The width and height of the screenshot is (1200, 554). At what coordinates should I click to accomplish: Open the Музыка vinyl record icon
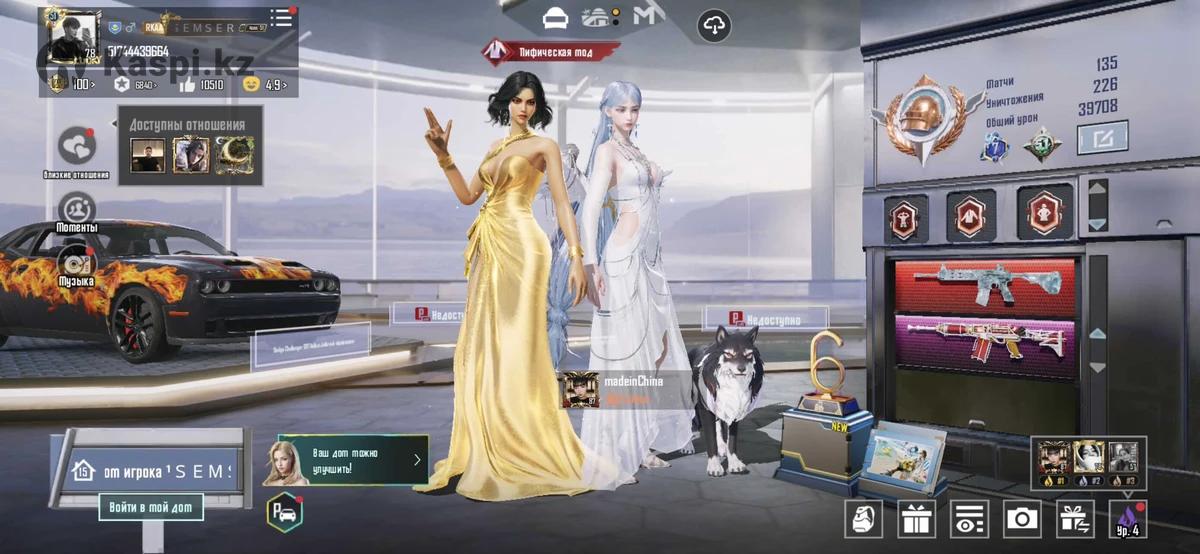click(x=76, y=262)
